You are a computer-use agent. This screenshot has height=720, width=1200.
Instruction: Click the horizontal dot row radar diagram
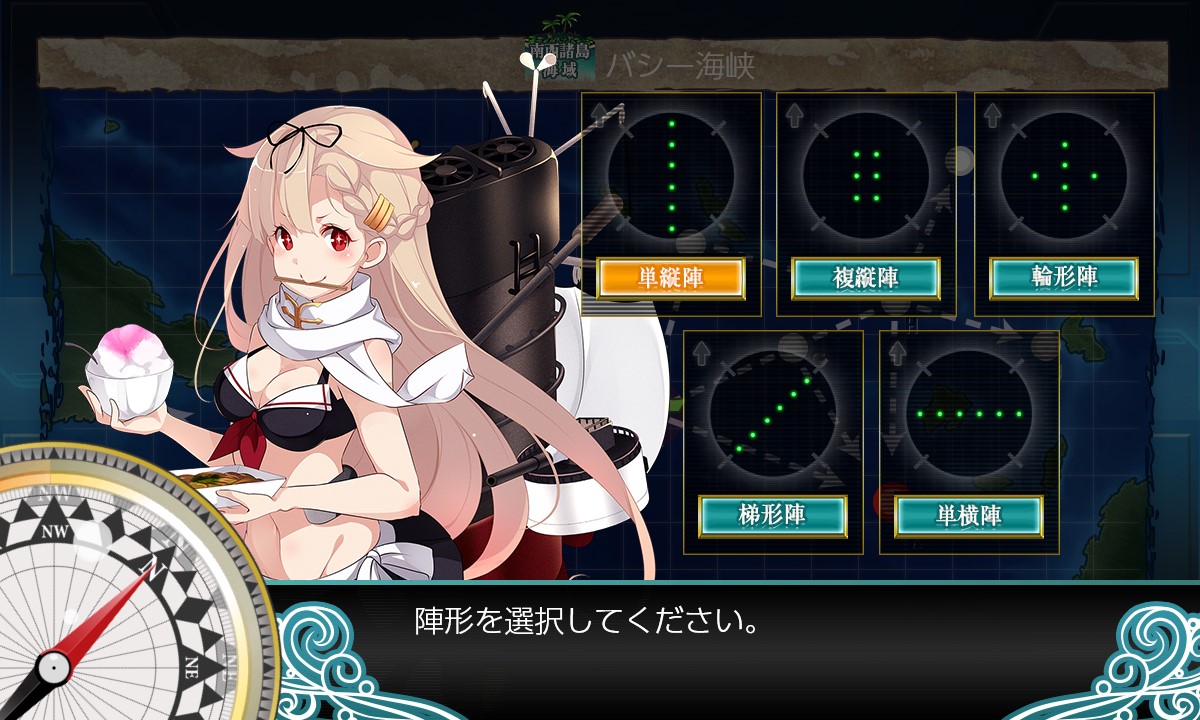pyautogui.click(x=969, y=413)
